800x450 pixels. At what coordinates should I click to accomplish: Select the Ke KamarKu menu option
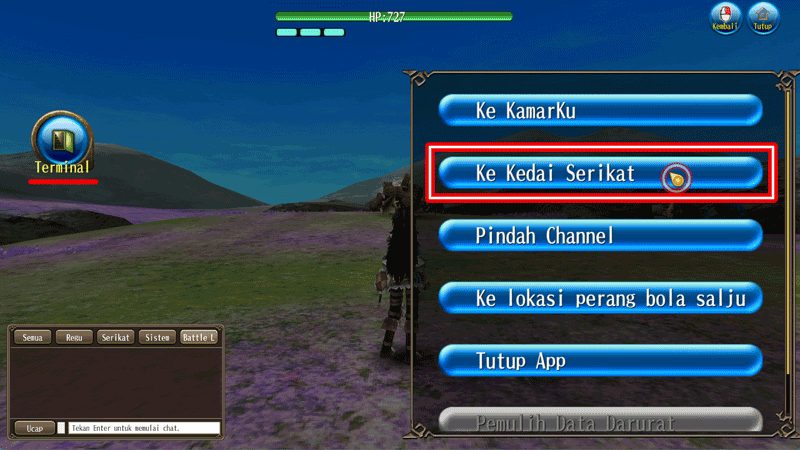tap(600, 110)
